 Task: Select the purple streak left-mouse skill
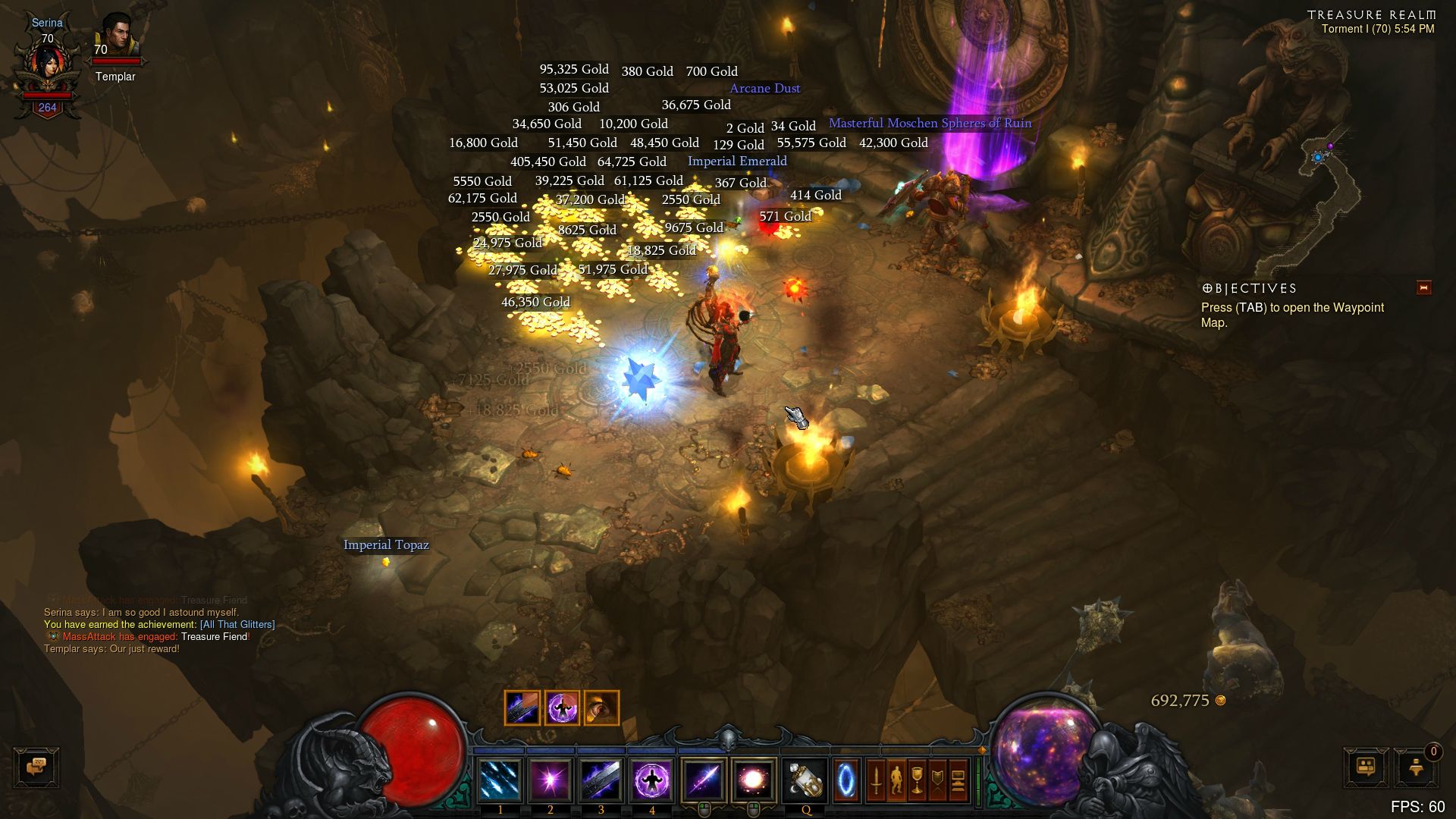click(704, 780)
